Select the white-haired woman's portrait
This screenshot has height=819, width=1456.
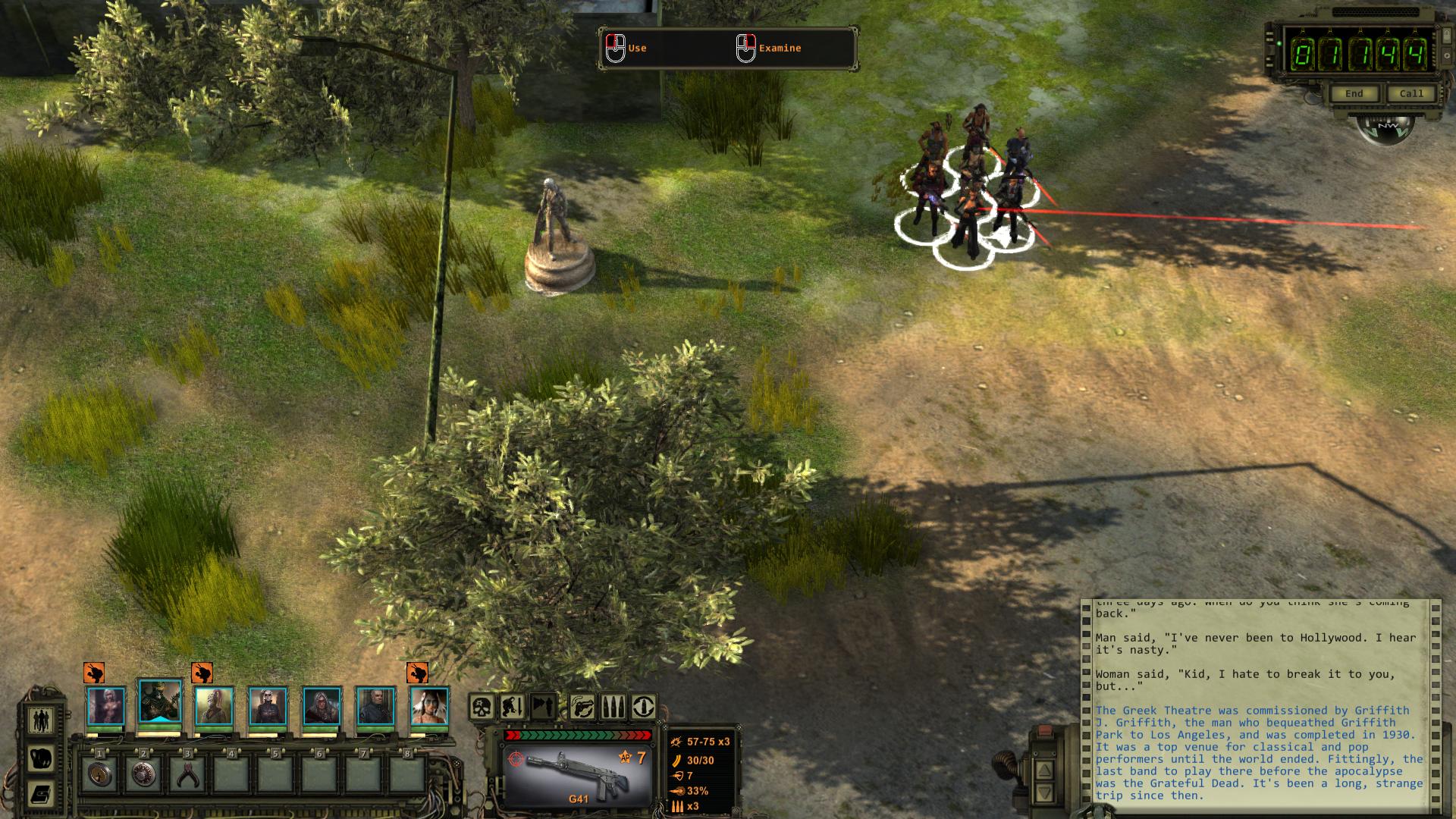tap(105, 706)
